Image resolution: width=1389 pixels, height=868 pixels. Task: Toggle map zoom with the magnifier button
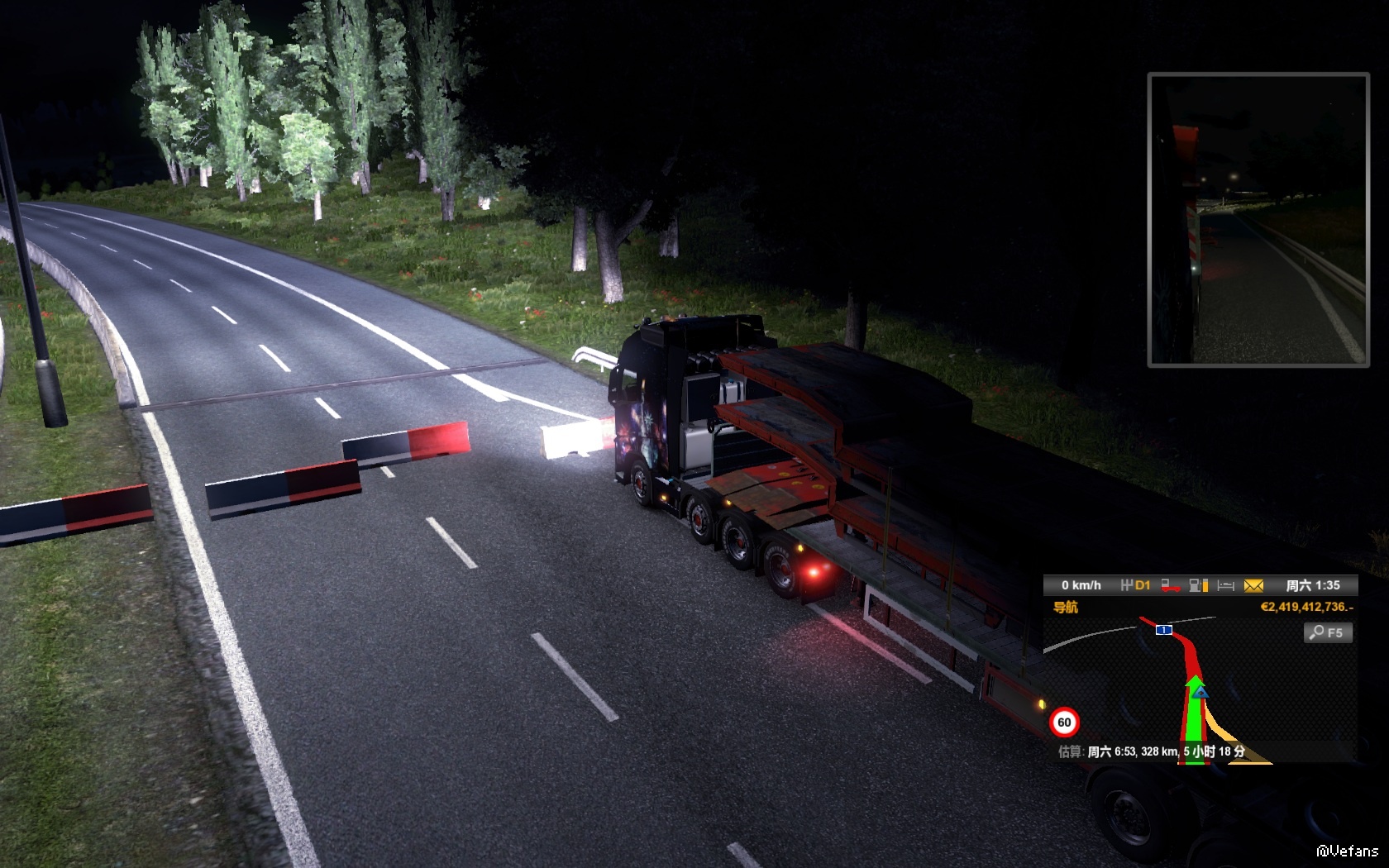1328,632
